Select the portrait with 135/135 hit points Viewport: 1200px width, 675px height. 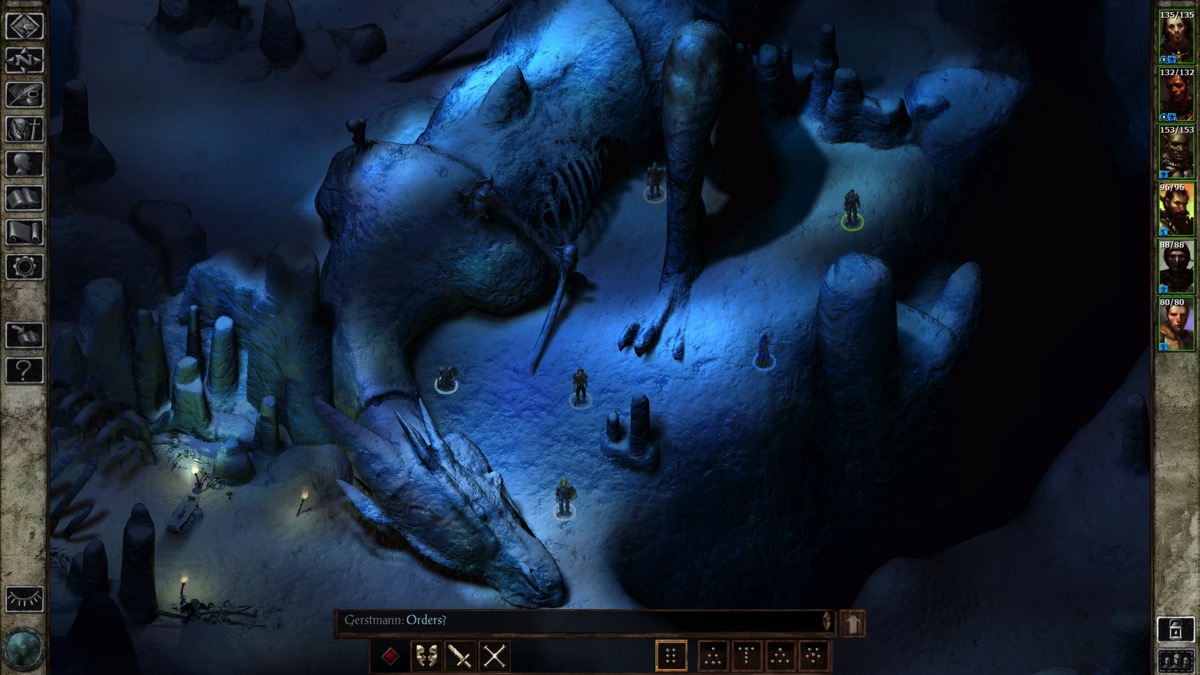(1176, 39)
